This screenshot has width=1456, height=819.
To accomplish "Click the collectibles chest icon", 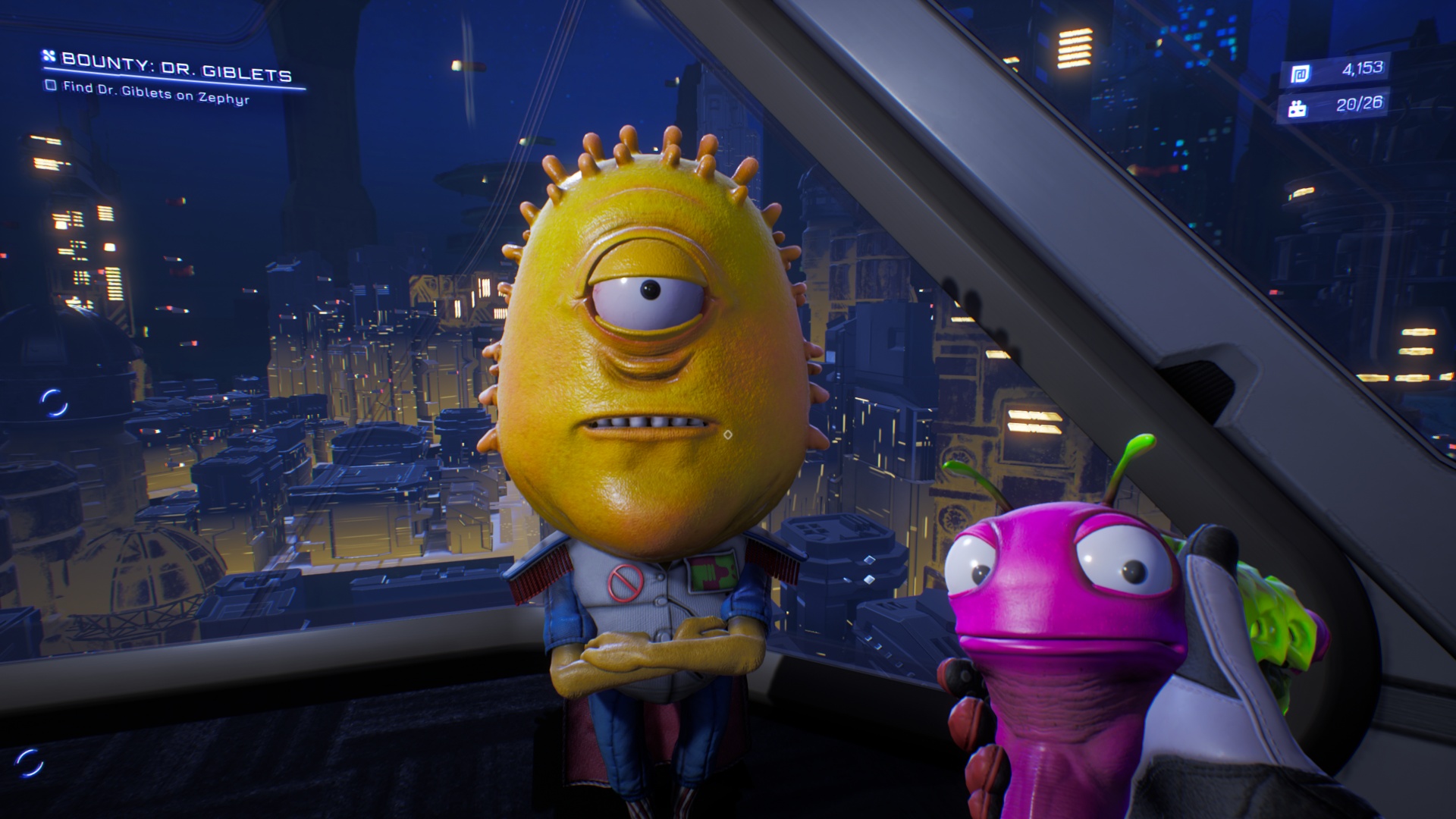I will pos(1297,109).
